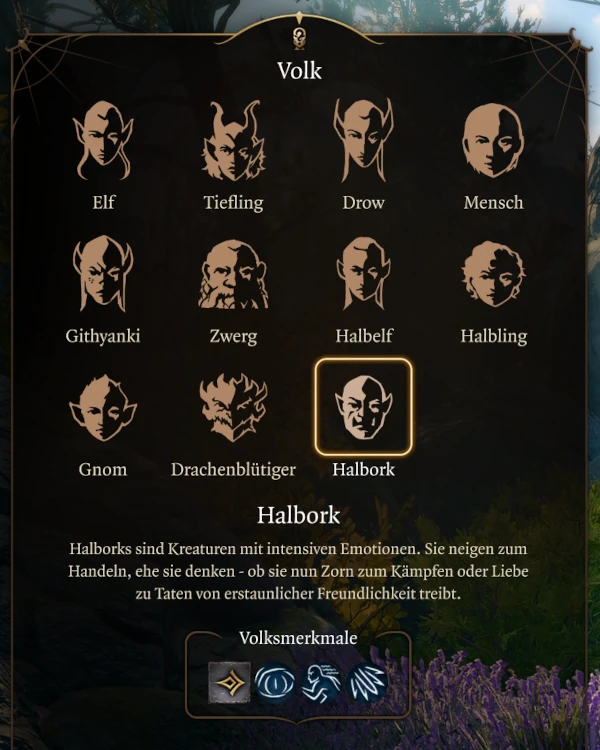The width and height of the screenshot is (600, 750).
Task: View the running figure racial trait
Action: [x=321, y=682]
